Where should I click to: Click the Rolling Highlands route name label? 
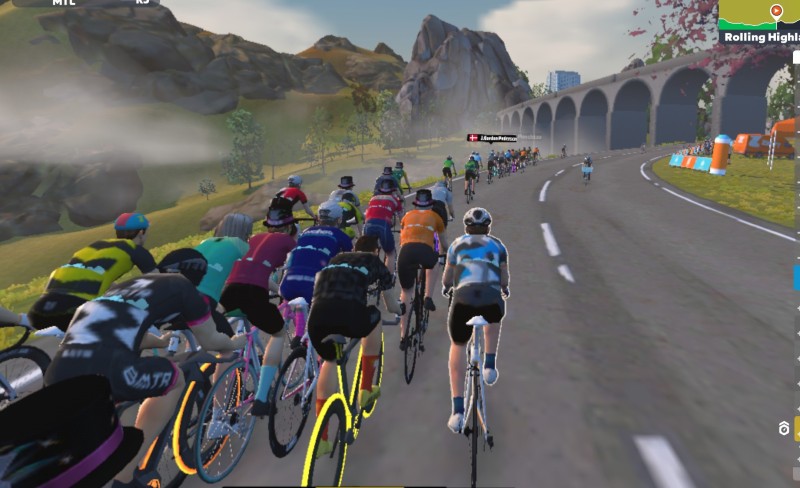762,37
